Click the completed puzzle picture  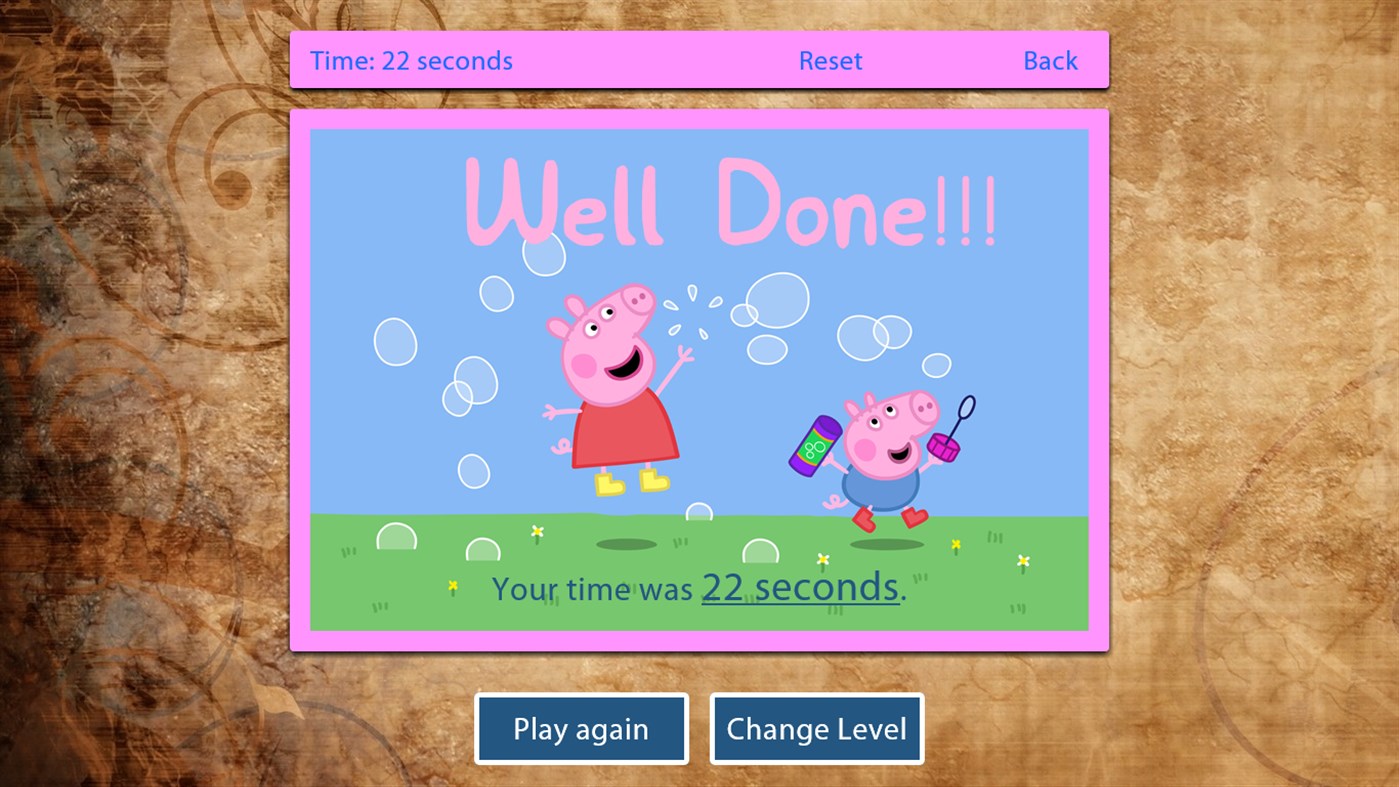[699, 380]
